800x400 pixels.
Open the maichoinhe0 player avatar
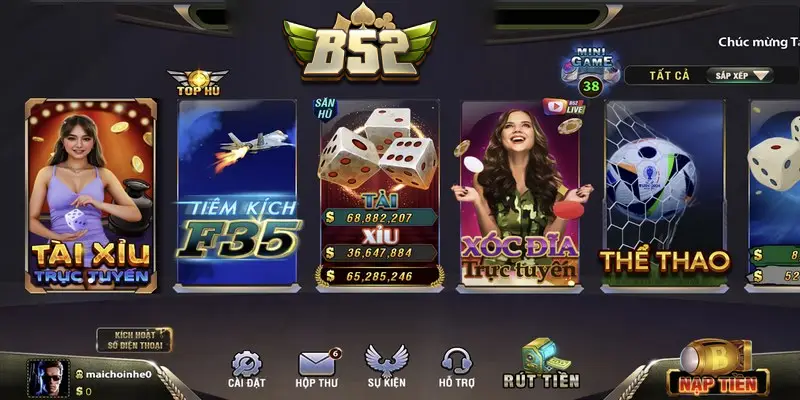click(x=47, y=379)
